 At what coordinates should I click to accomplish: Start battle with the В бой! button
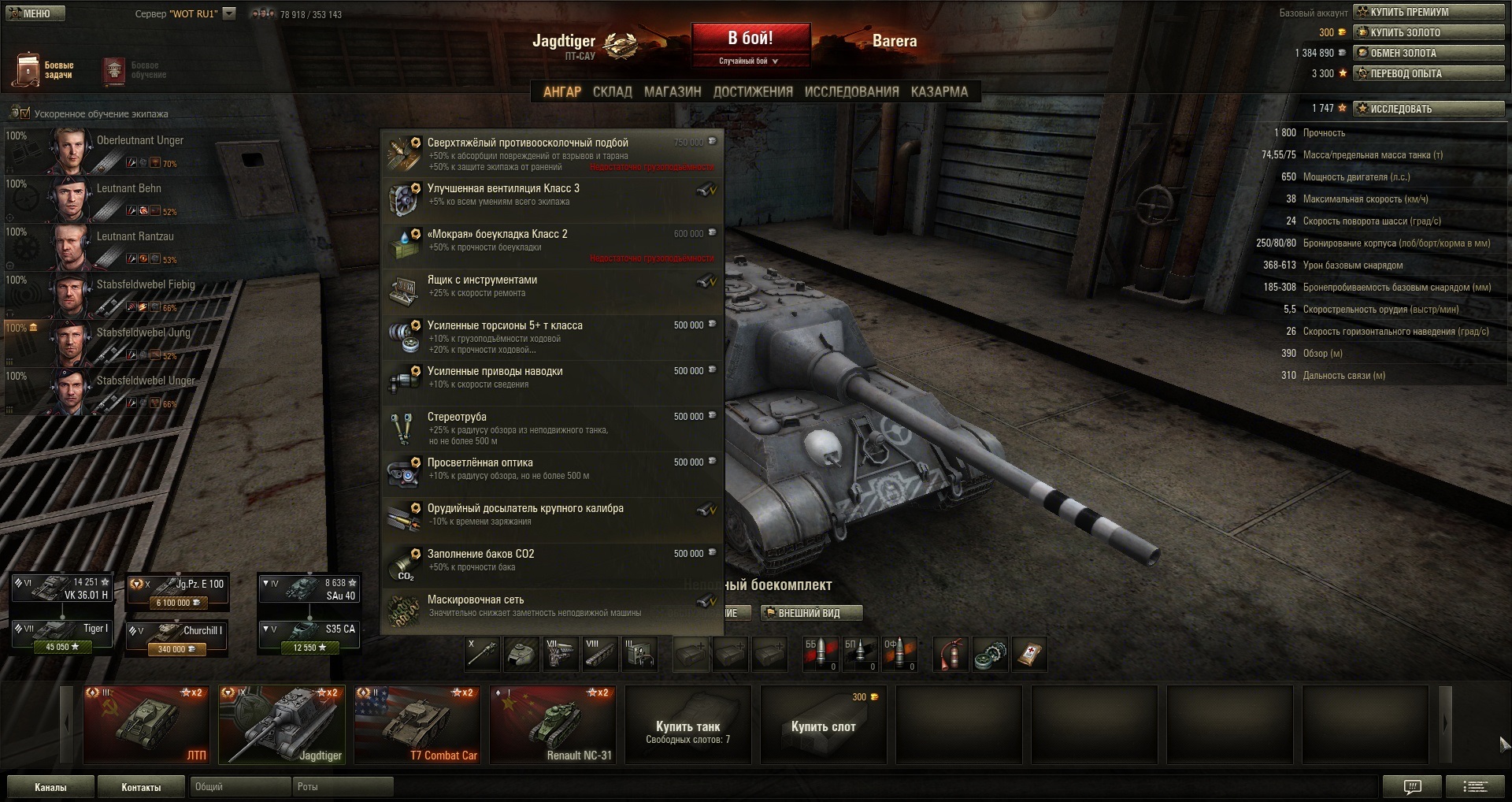pos(750,39)
